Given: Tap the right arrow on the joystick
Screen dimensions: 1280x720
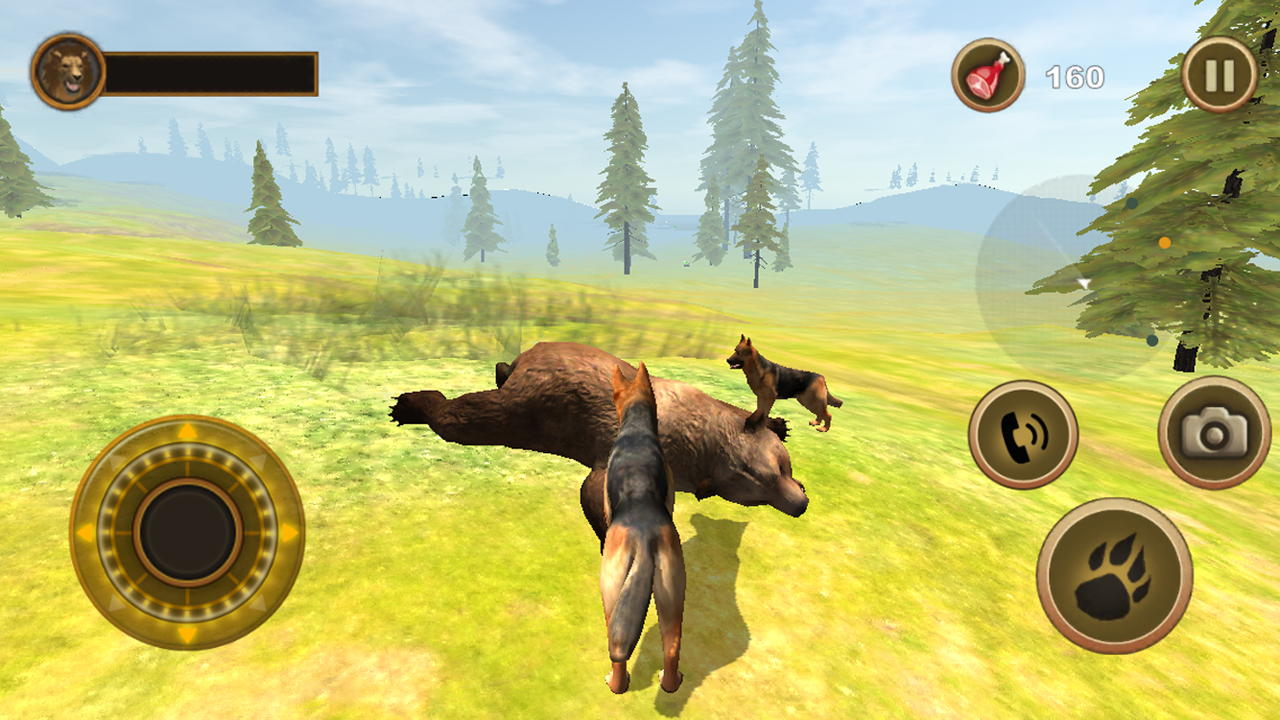Looking at the screenshot, I should pos(289,533).
